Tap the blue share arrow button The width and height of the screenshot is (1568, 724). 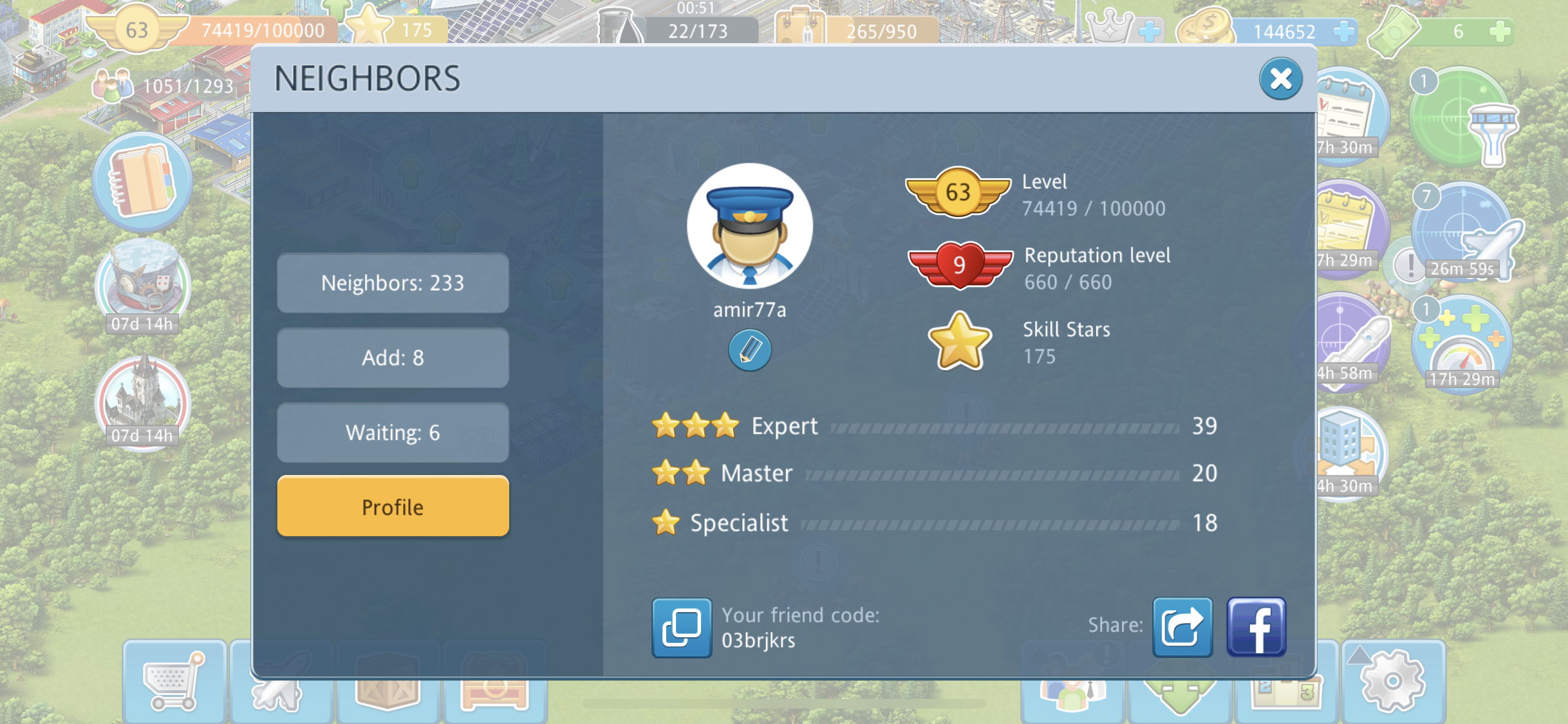[1182, 627]
